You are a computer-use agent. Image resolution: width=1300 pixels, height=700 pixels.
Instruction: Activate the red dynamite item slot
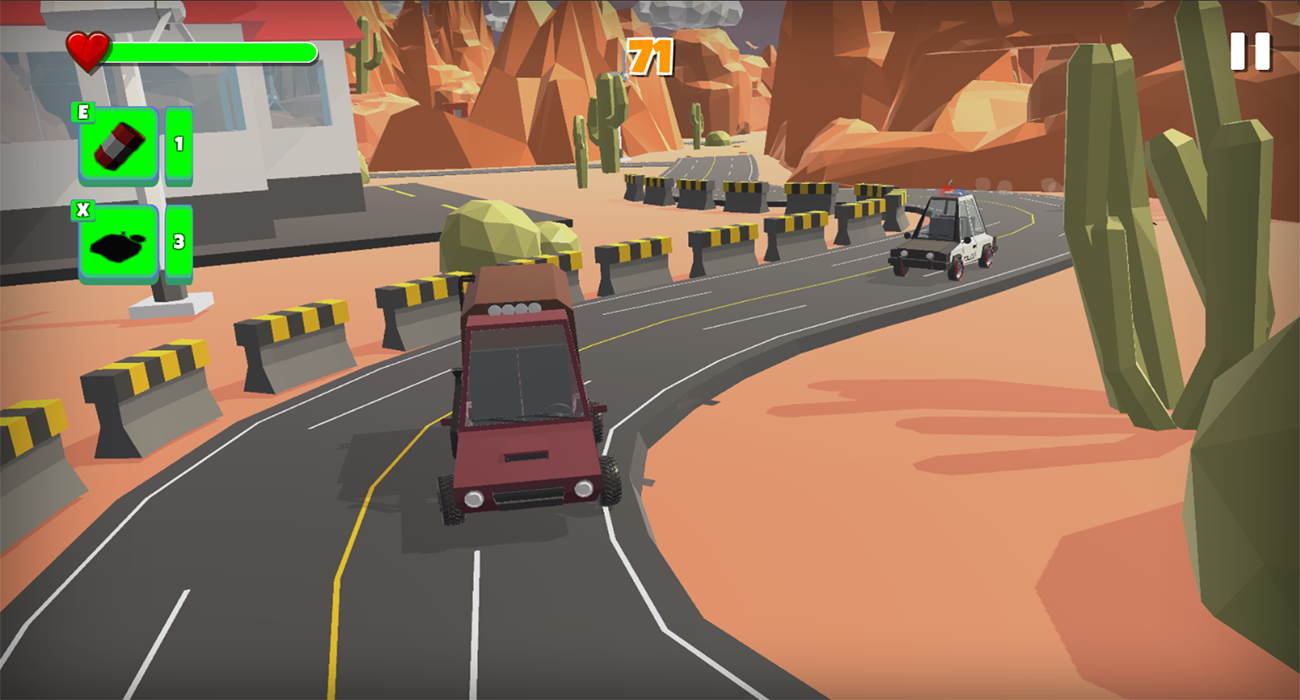tap(119, 146)
